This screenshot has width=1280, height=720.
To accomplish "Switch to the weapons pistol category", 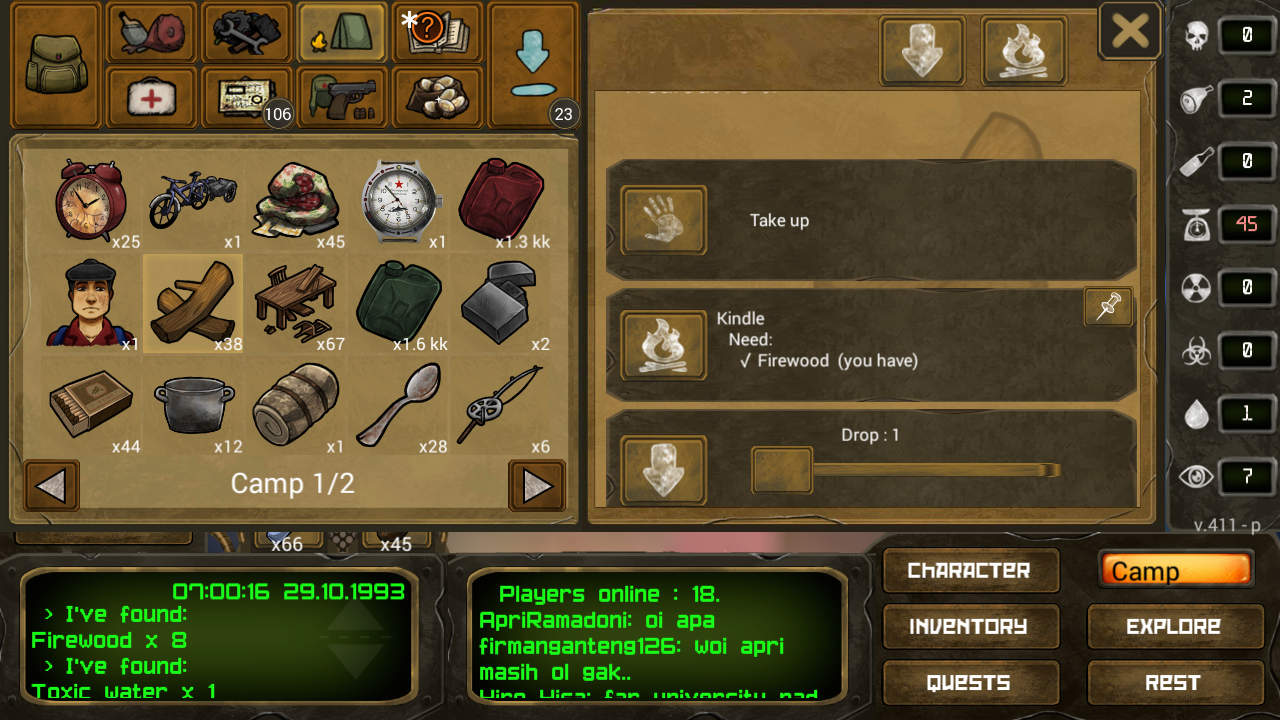I will point(342,97).
